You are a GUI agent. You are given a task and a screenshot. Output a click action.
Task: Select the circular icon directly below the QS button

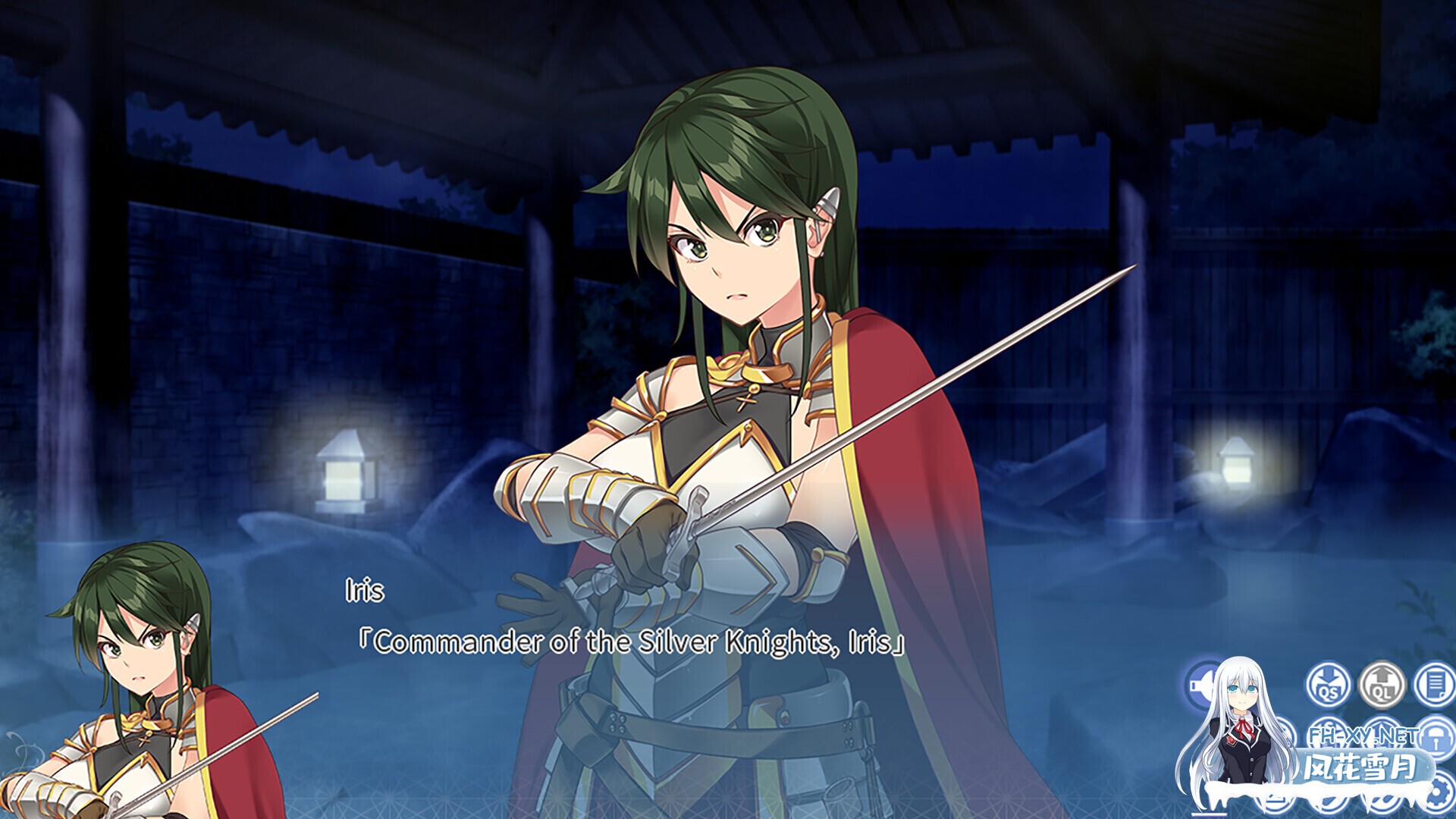tap(1328, 734)
